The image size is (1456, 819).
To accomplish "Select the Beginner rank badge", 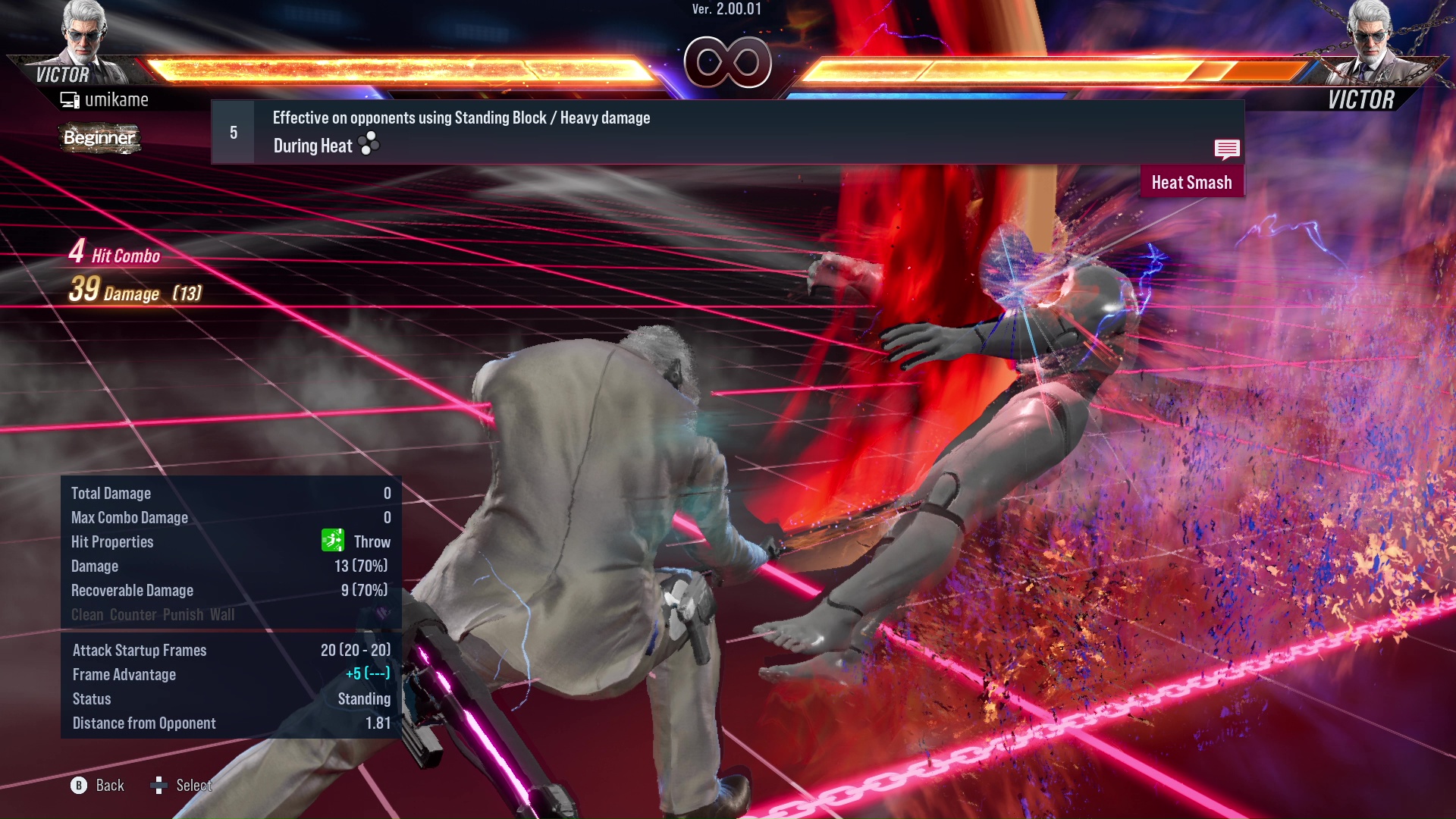I will 99,139.
